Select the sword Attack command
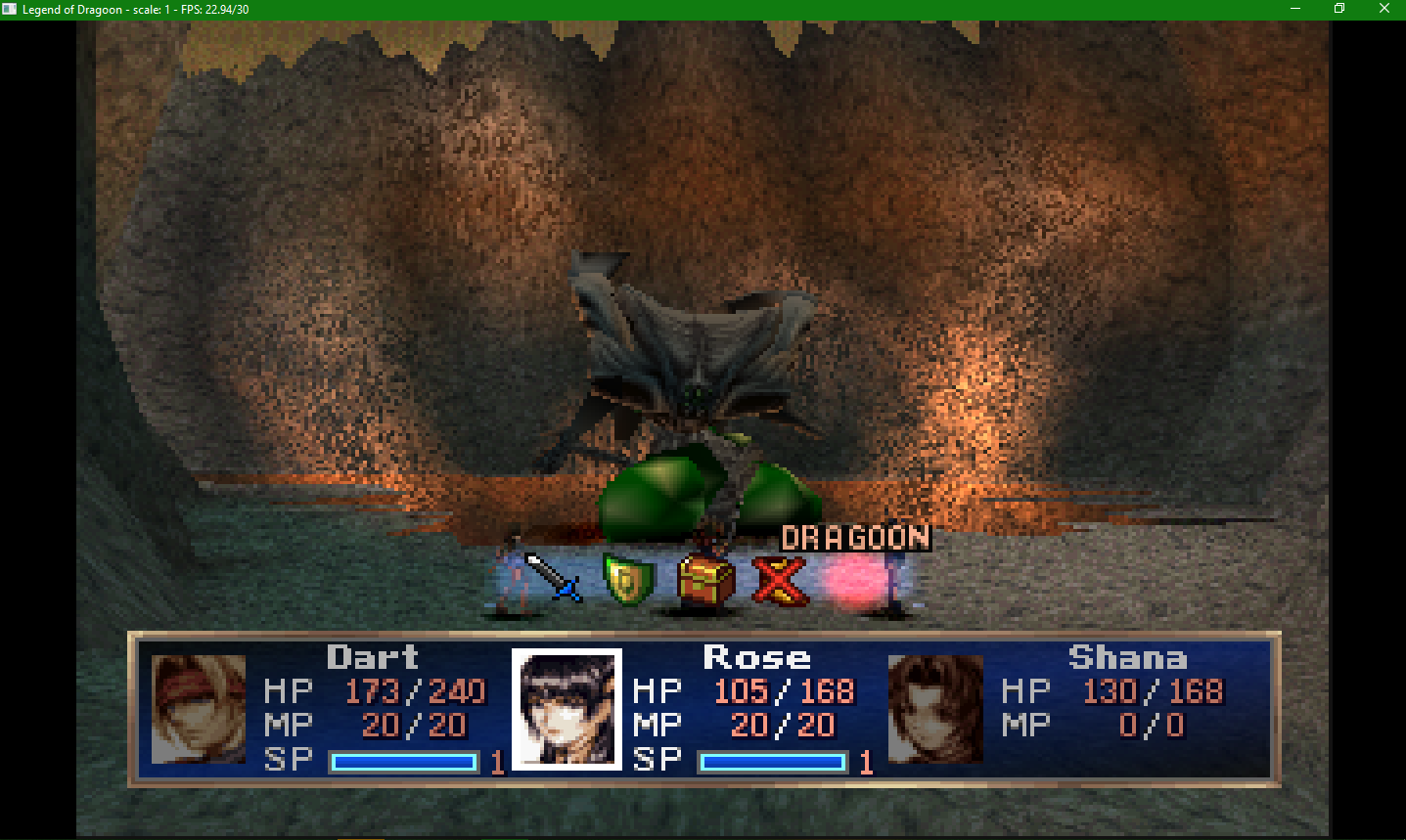This screenshot has width=1406, height=840. point(555,577)
